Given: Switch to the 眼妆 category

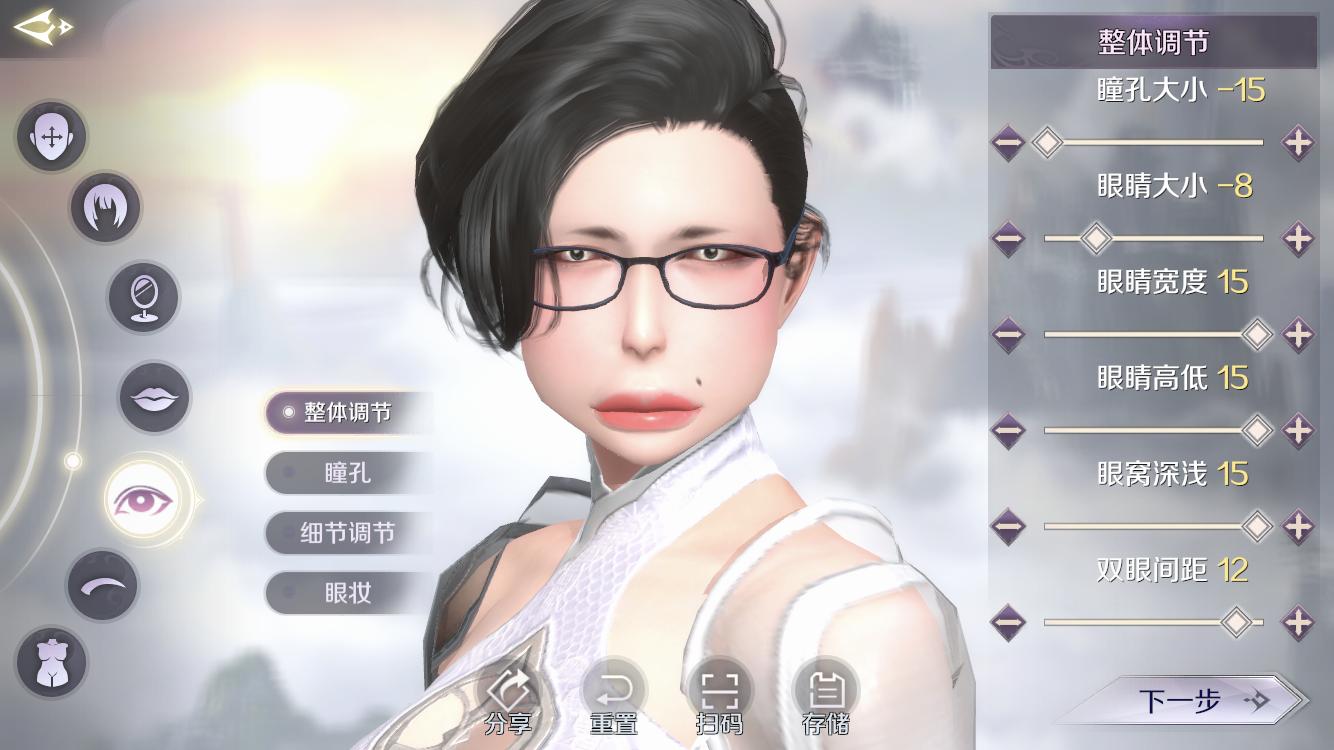Looking at the screenshot, I should 347,593.
